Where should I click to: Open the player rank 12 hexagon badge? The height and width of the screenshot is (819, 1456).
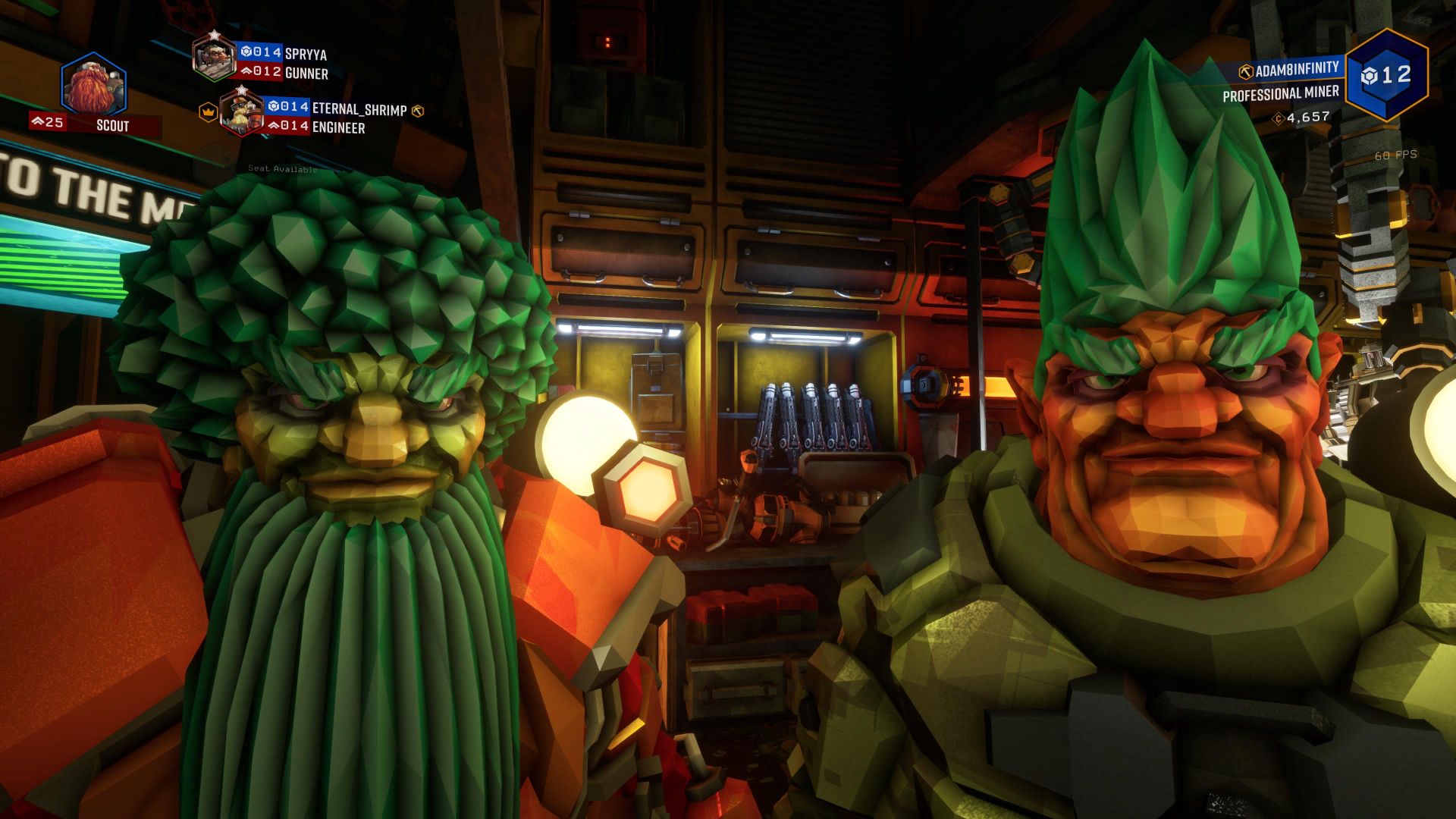coord(1386,75)
